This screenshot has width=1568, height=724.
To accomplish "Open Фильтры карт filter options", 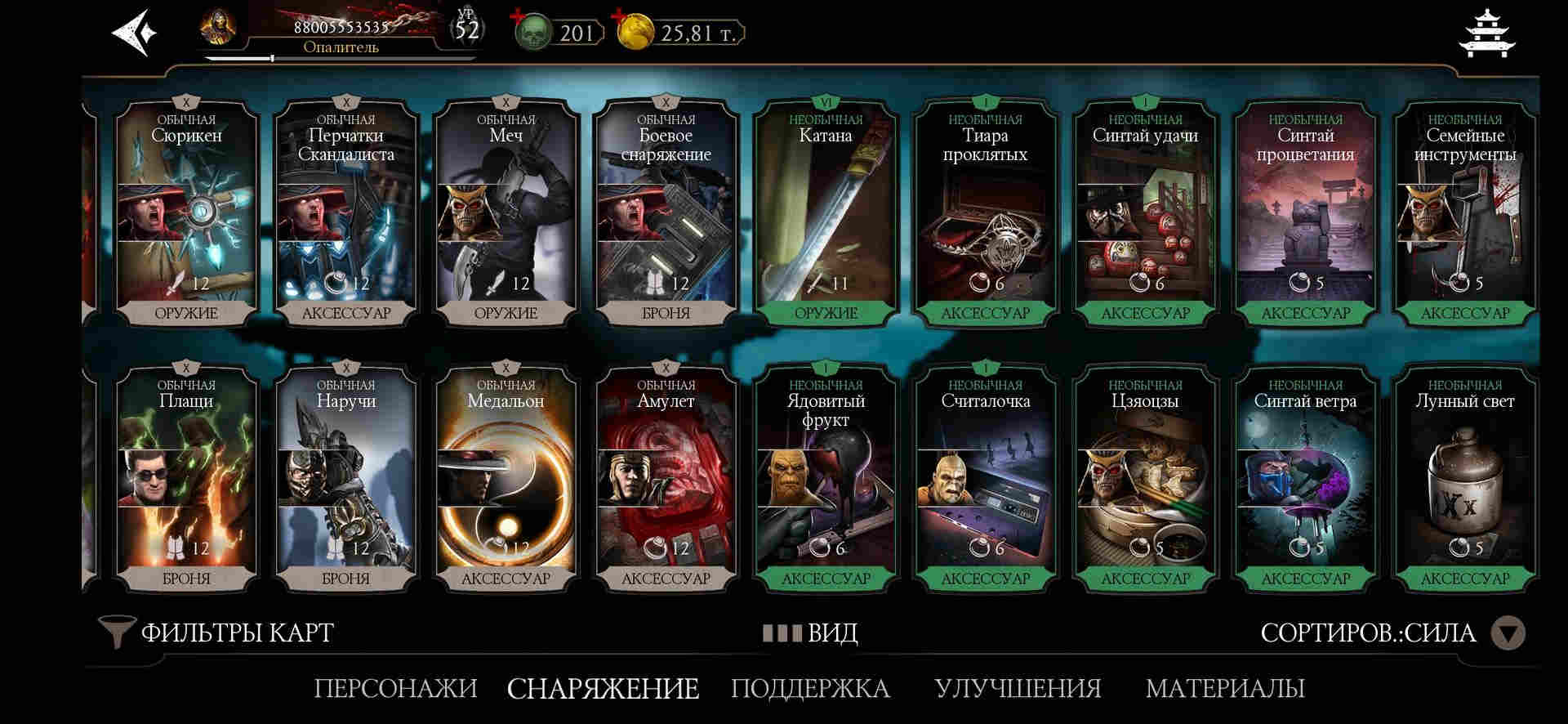I will click(x=216, y=632).
